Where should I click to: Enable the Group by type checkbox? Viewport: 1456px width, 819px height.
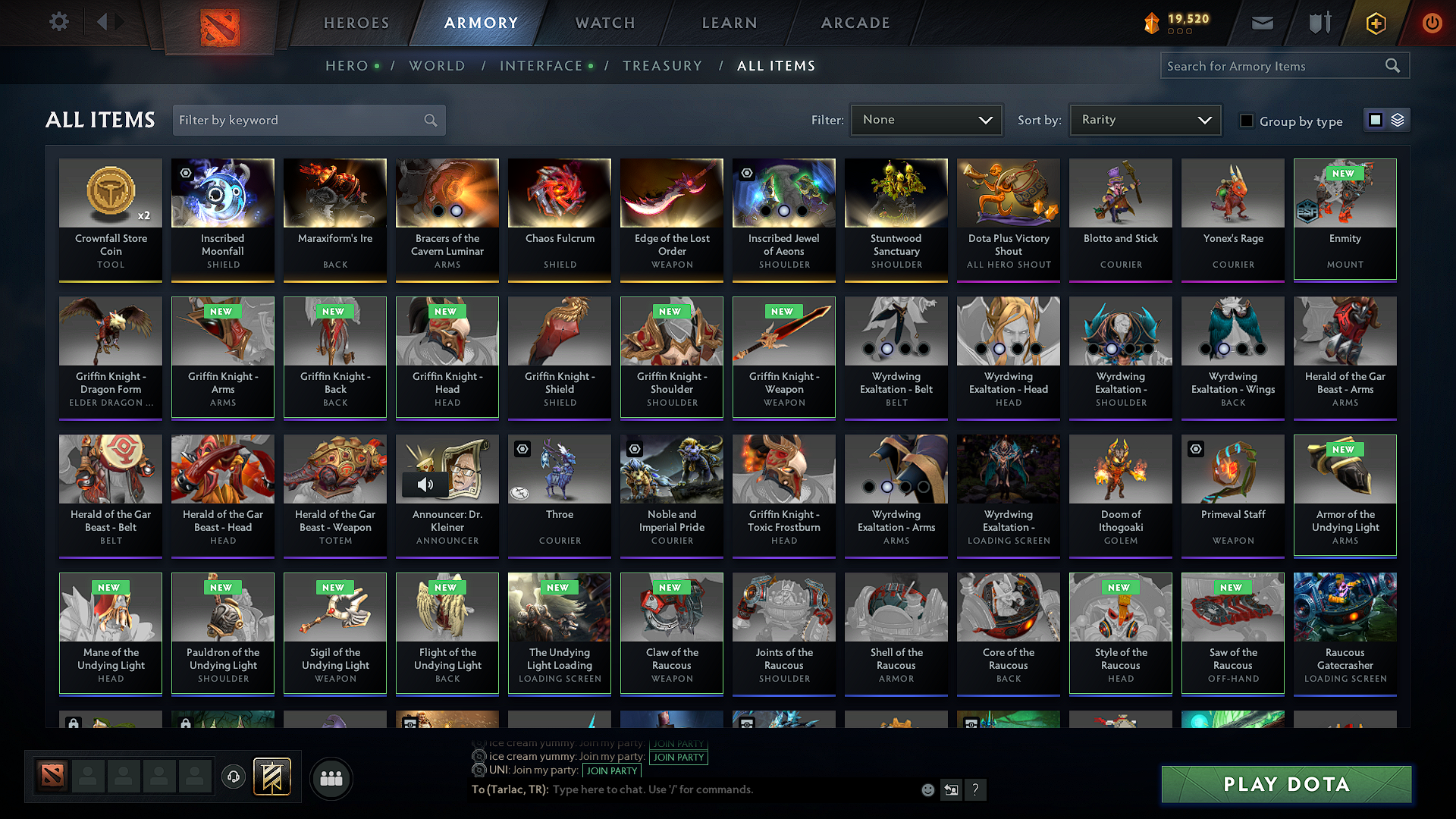[x=1247, y=120]
